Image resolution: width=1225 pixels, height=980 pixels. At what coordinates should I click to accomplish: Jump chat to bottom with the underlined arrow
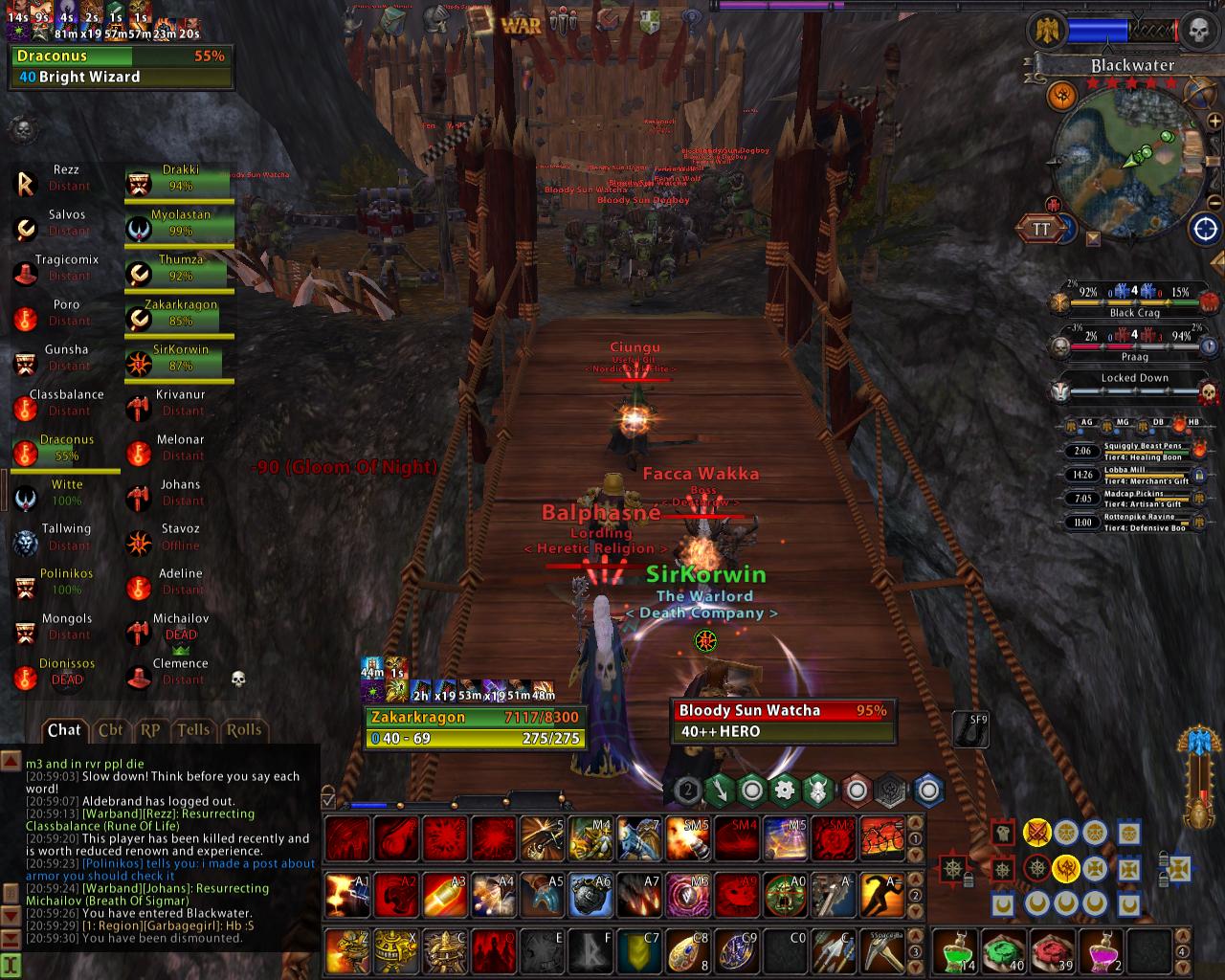[11, 940]
